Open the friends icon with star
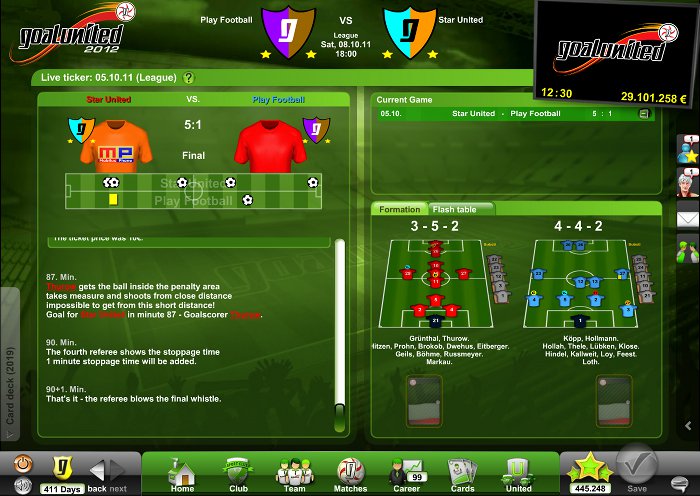The width and height of the screenshot is (700, 496). point(687,150)
